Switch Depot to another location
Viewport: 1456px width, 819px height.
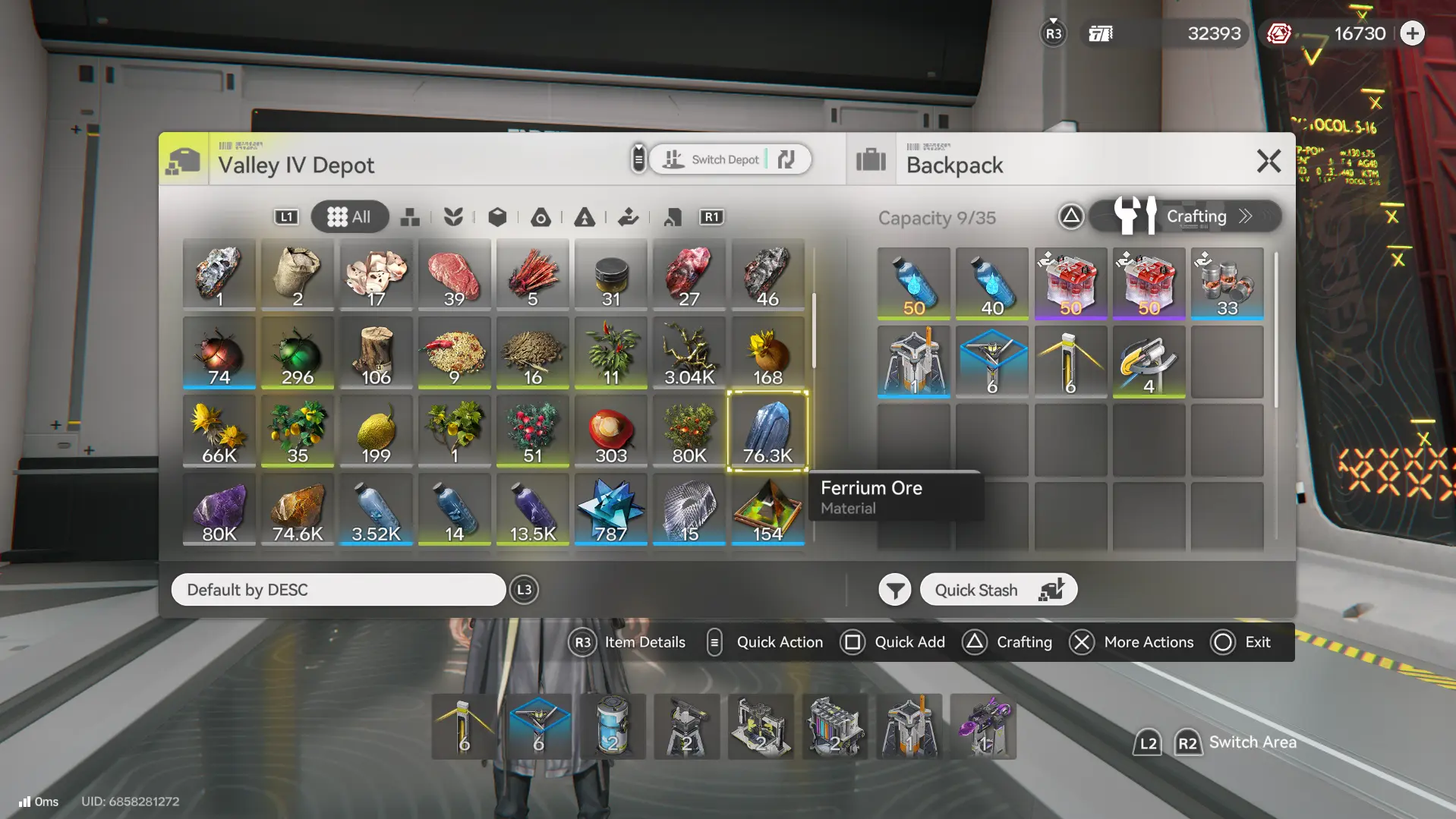click(730, 159)
